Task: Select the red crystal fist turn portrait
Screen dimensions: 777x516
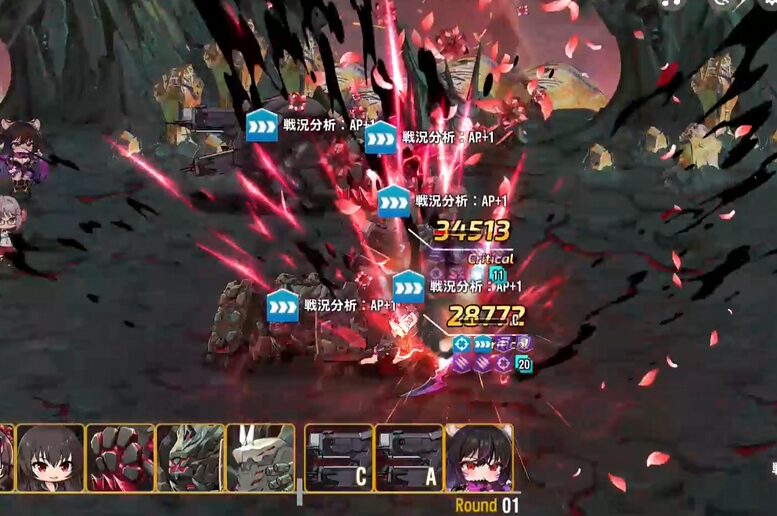Action: point(120,458)
